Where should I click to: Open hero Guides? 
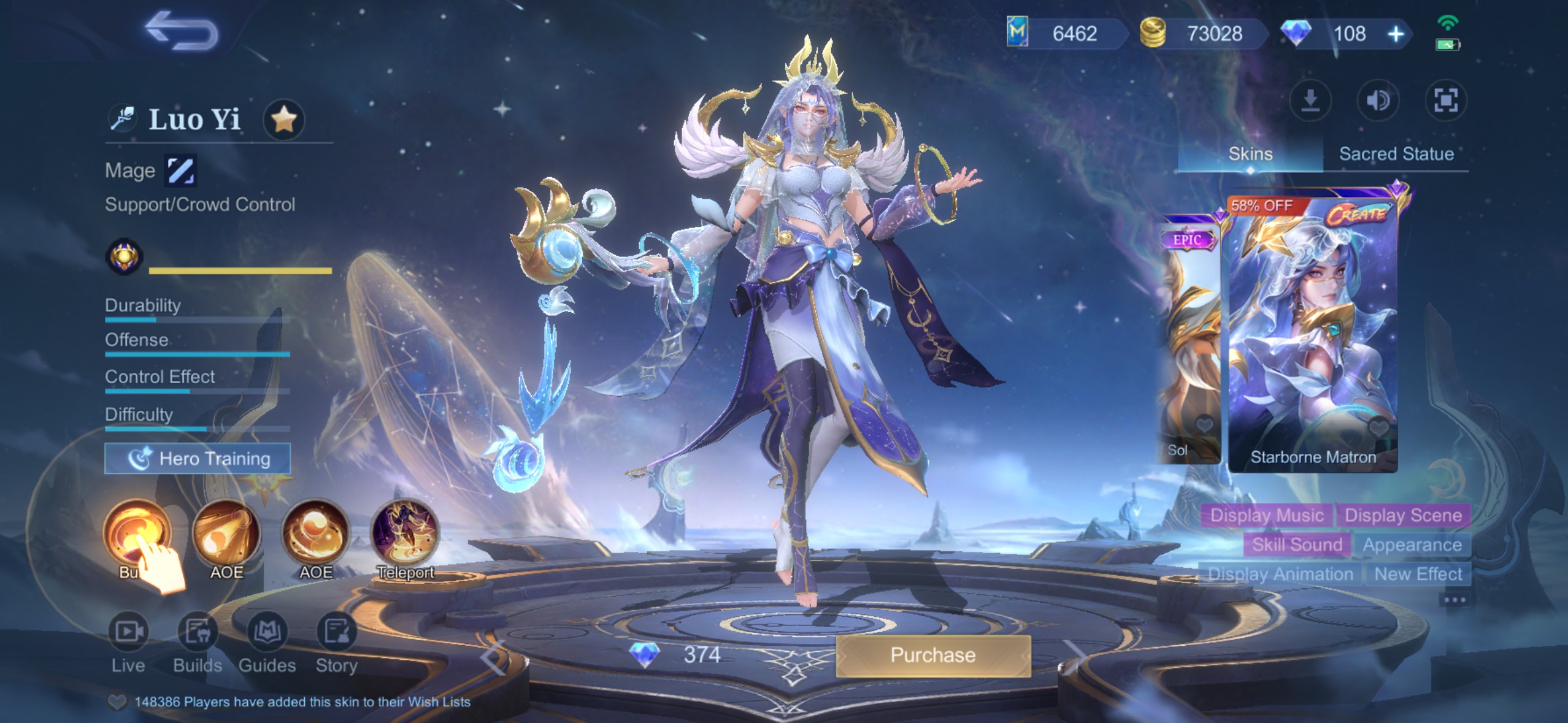(267, 641)
